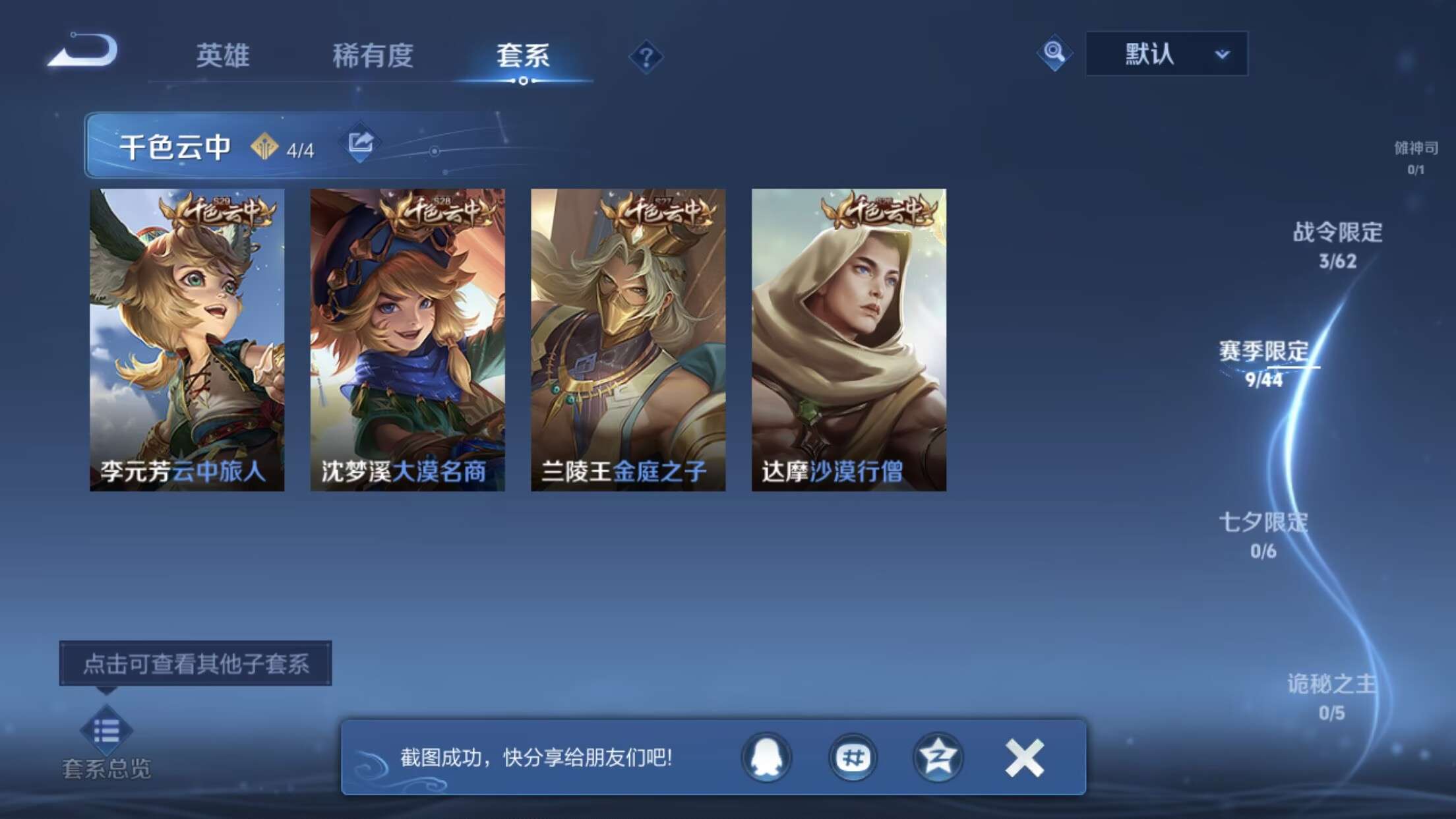Click the search magnifier icon
Viewport: 1456px width, 819px height.
tap(1055, 55)
